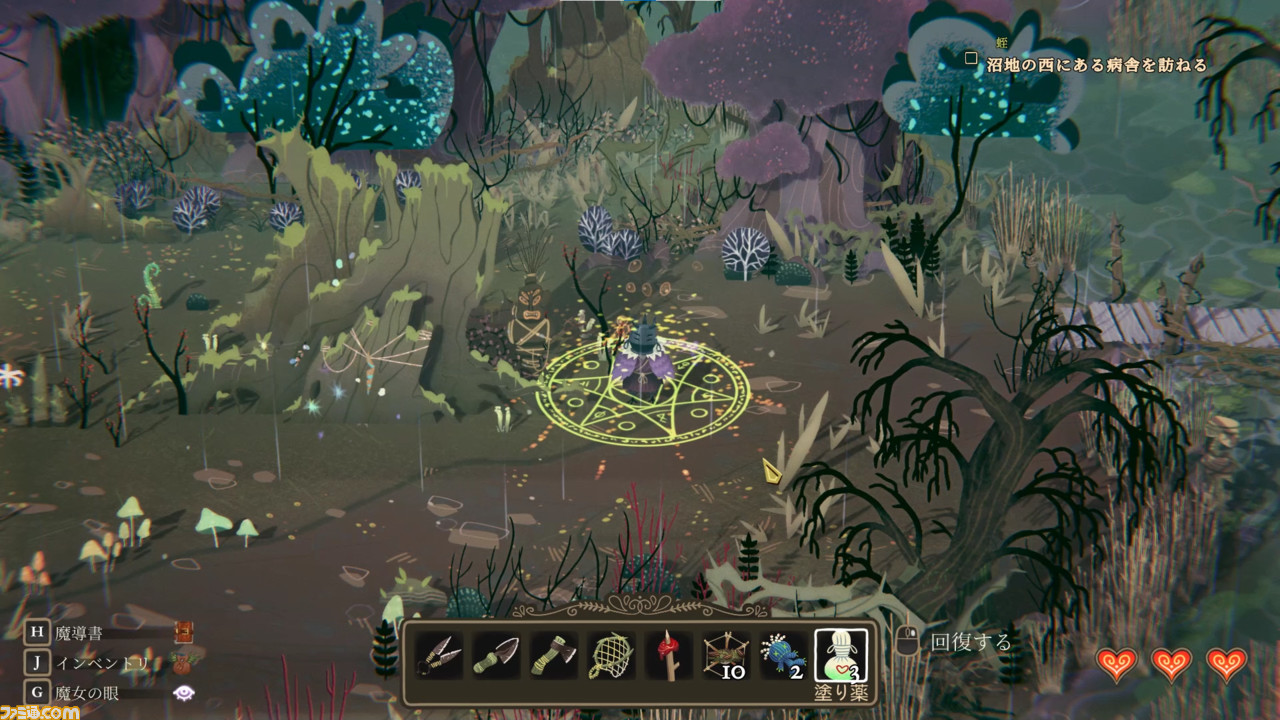This screenshot has height=720, width=1280.
Task: Select the shears tool in the hotbar
Action: (x=438, y=655)
